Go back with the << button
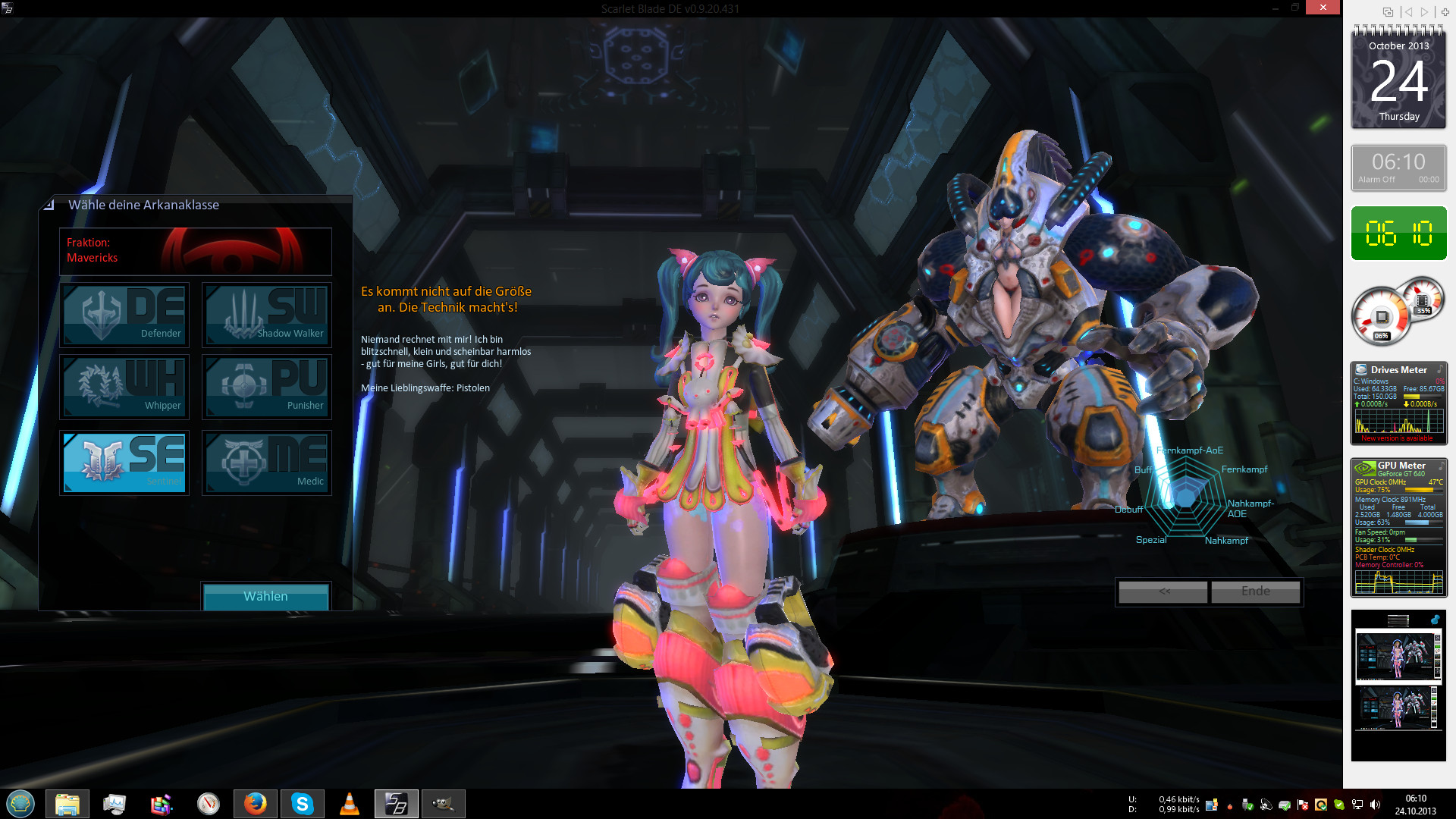Screen dimensions: 1456x819 1163,591
